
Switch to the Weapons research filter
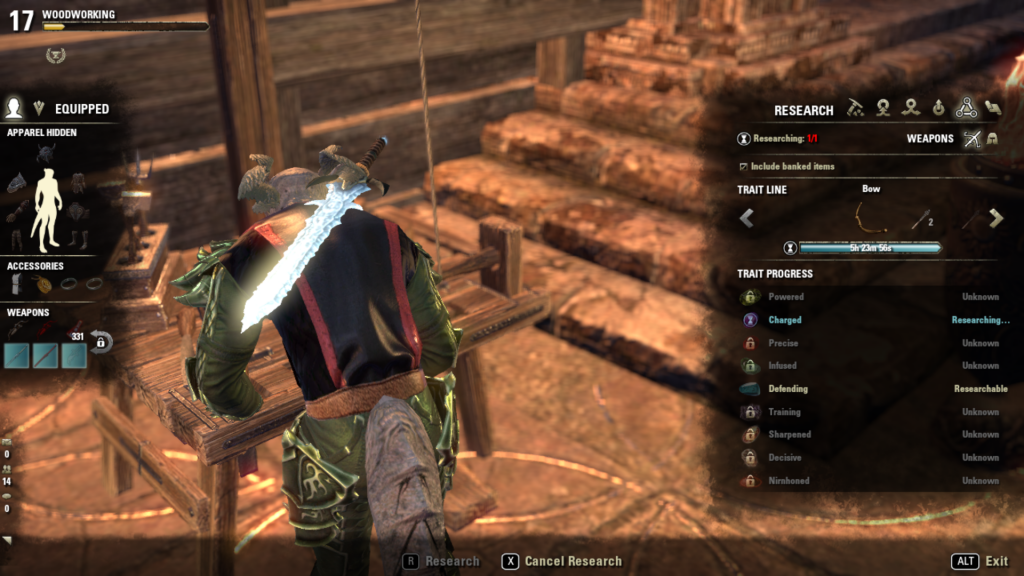971,139
